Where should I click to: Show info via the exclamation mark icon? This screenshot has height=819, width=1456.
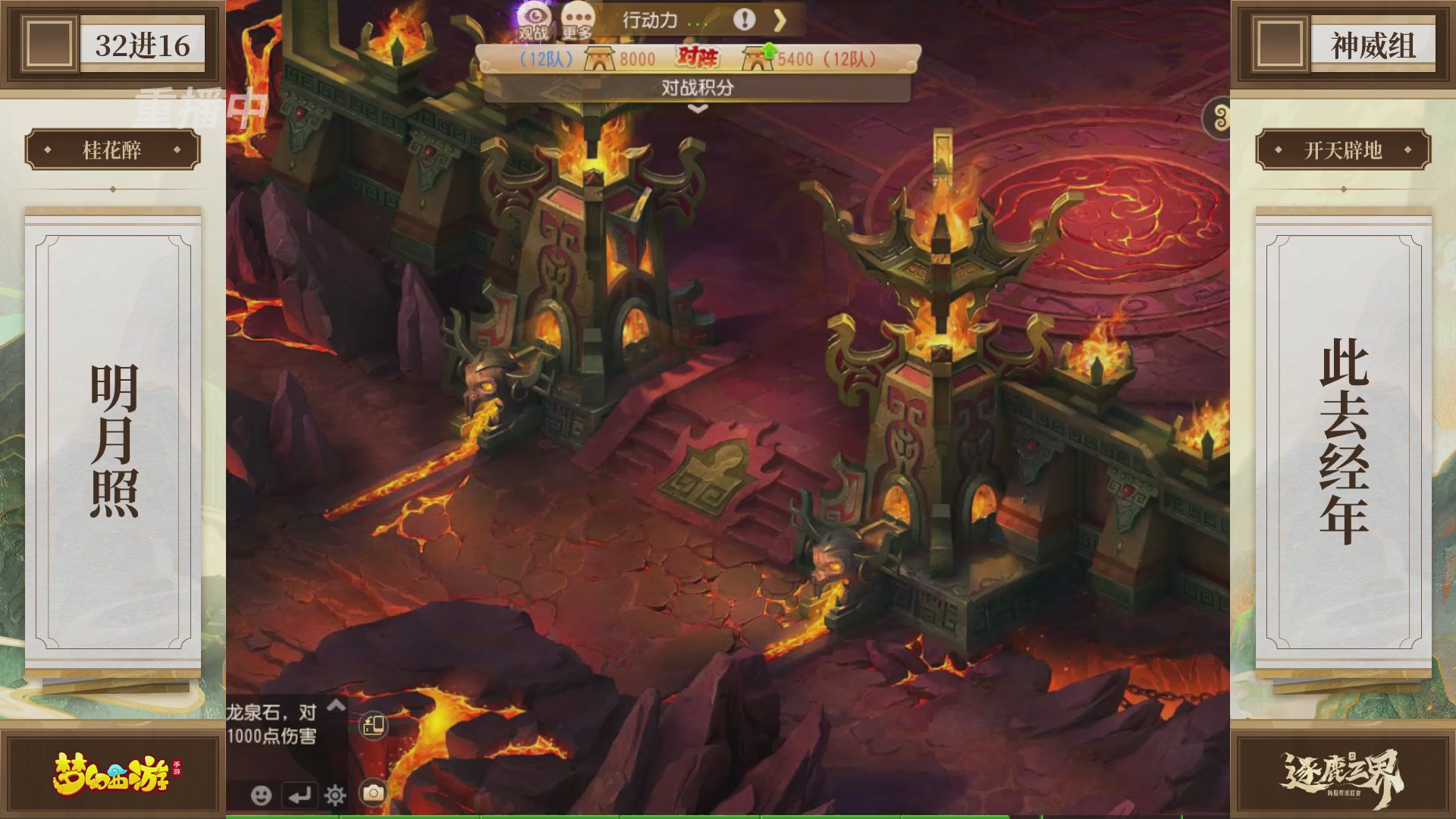click(744, 20)
